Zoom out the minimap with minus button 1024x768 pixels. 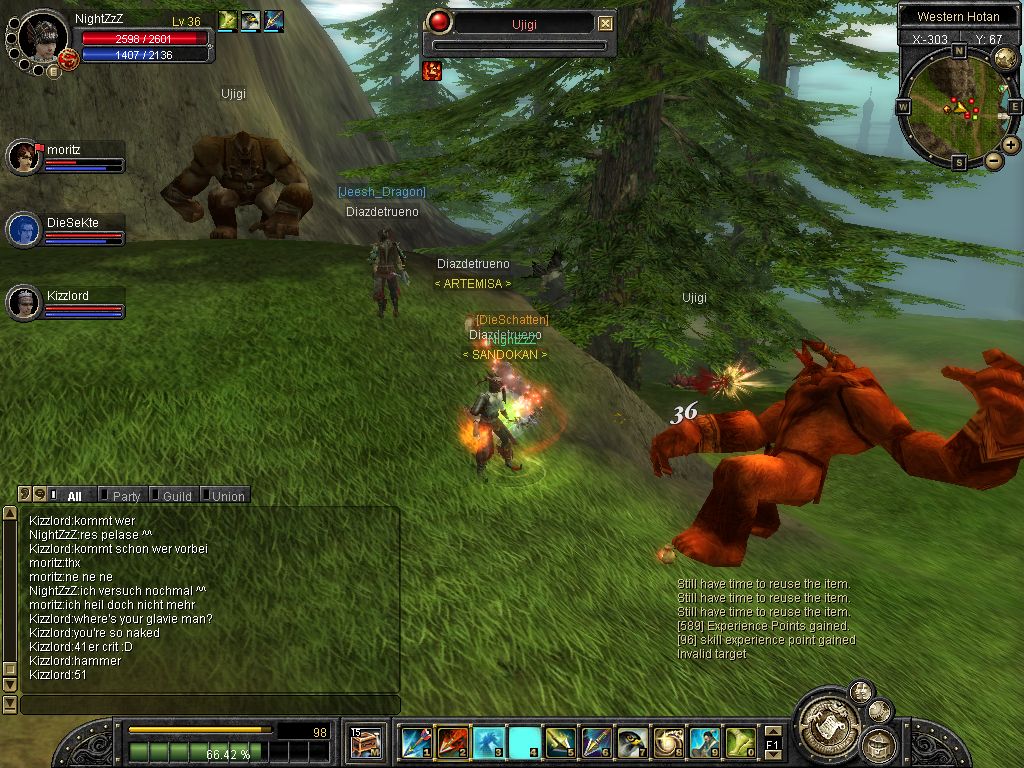click(994, 160)
